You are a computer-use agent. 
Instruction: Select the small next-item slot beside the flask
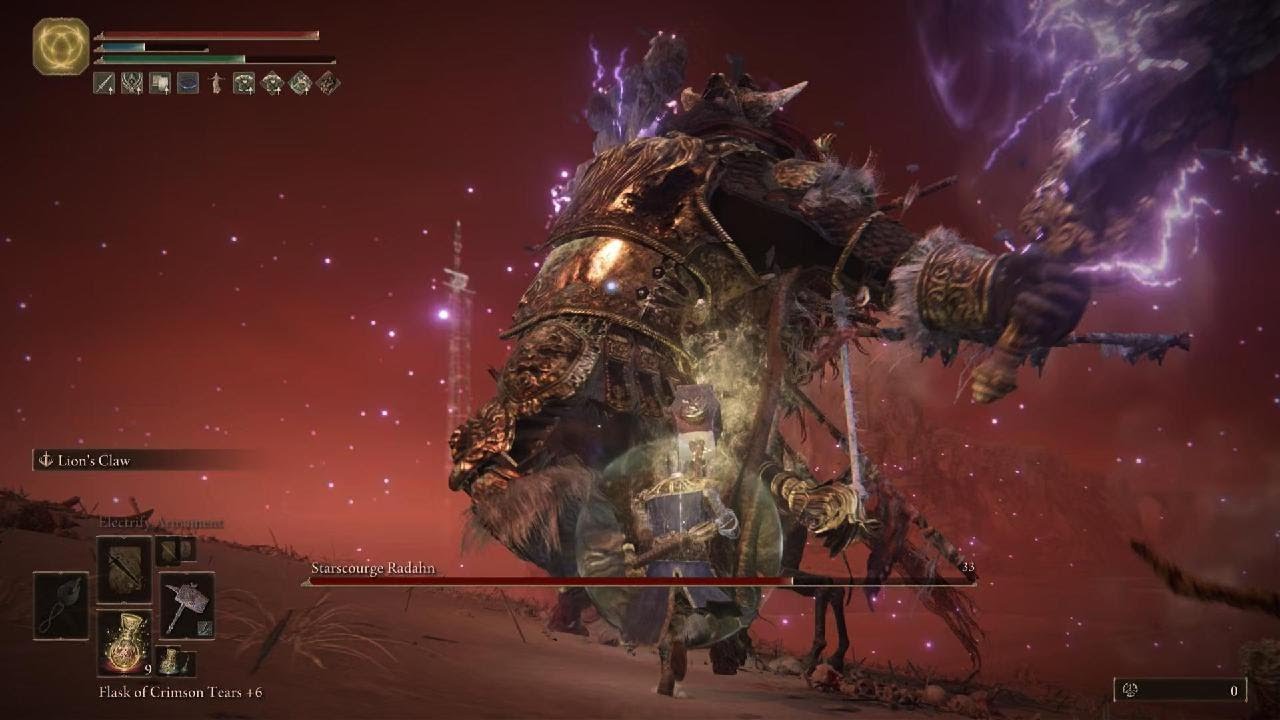click(175, 661)
